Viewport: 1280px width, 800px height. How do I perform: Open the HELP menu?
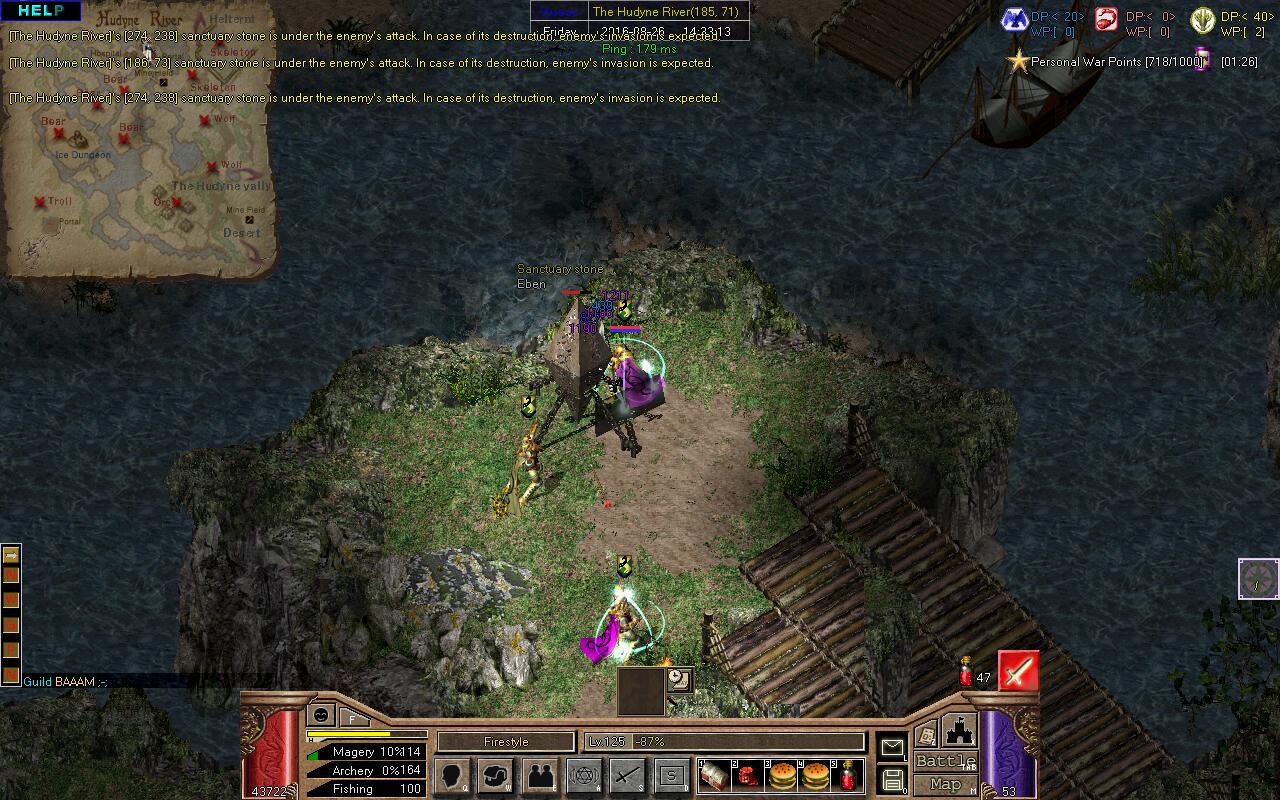40,11
